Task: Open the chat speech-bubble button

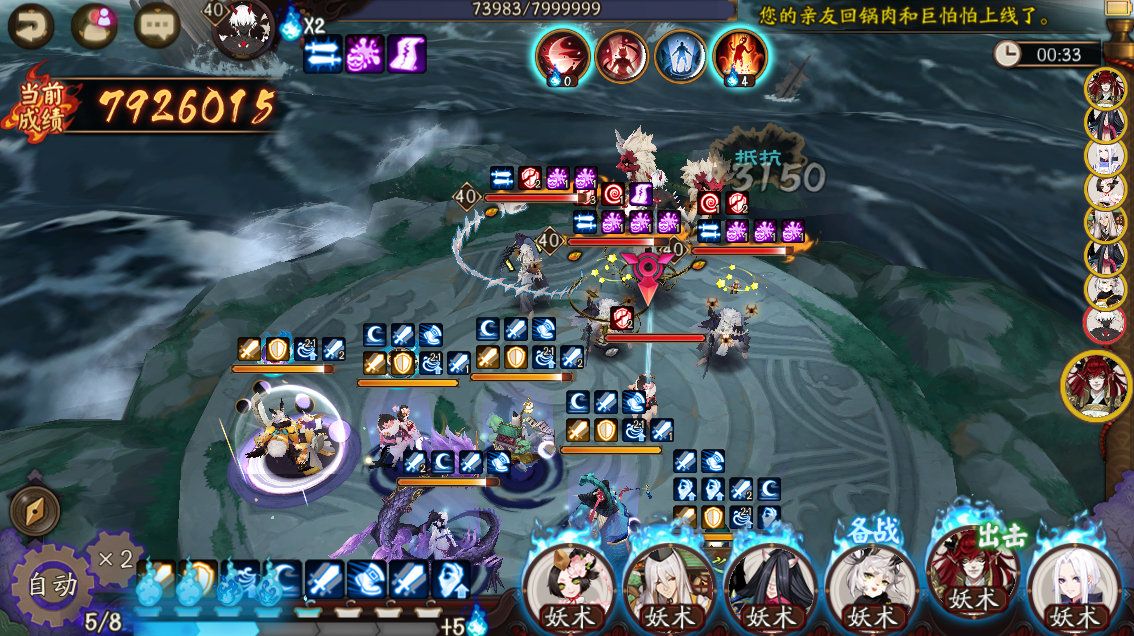Action: point(157,26)
